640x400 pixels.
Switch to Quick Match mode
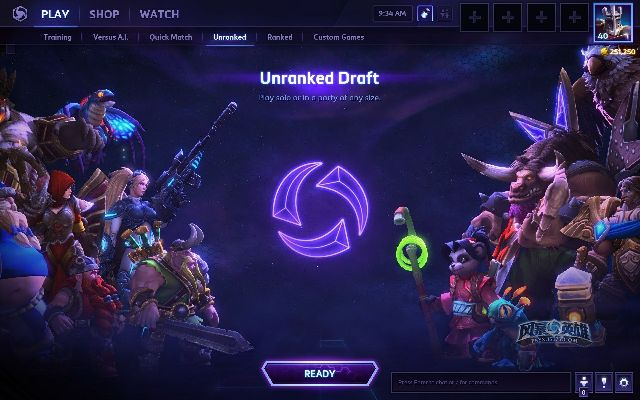click(171, 37)
